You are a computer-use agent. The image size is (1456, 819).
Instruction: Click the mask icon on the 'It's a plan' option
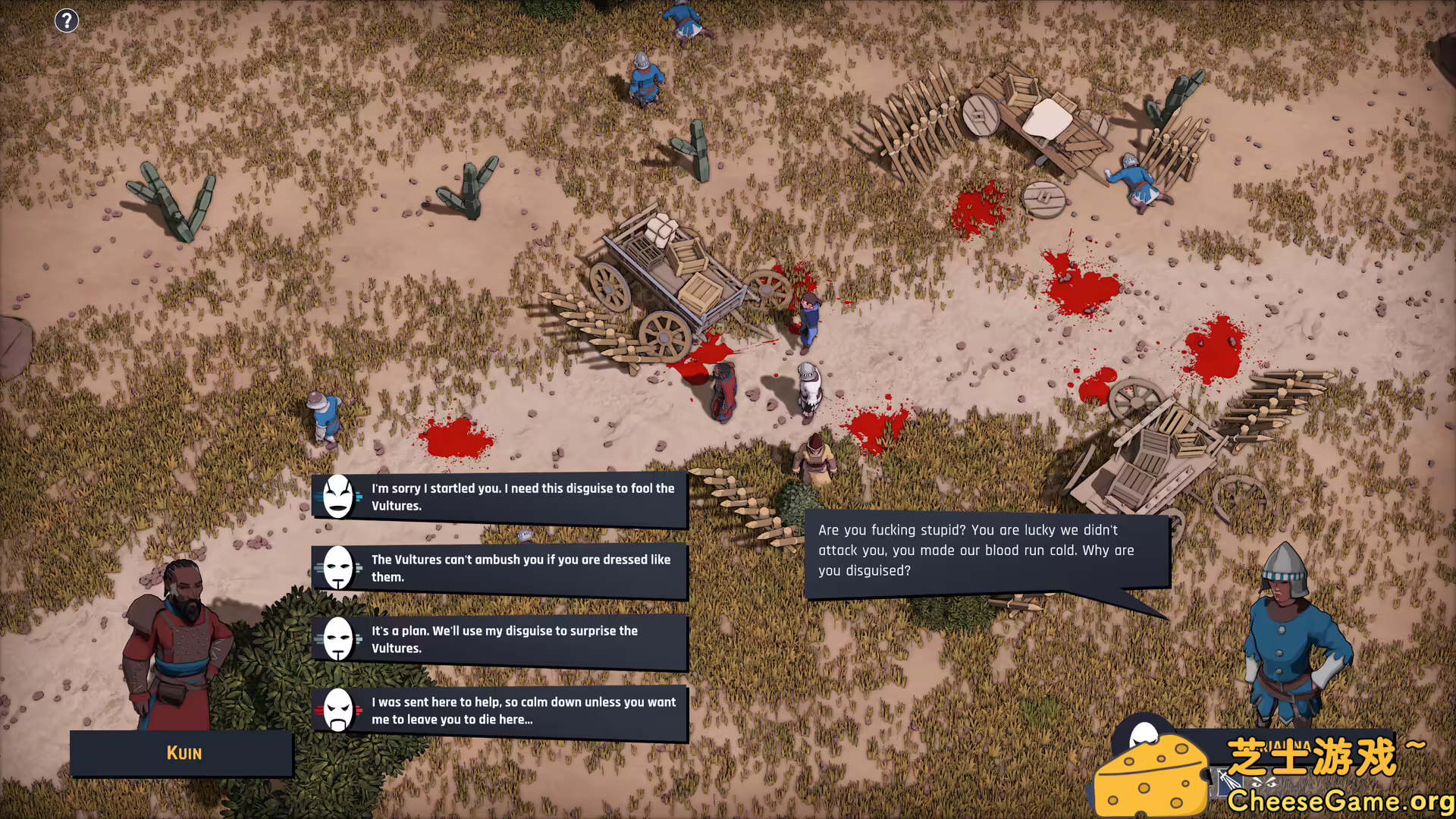[x=338, y=639]
